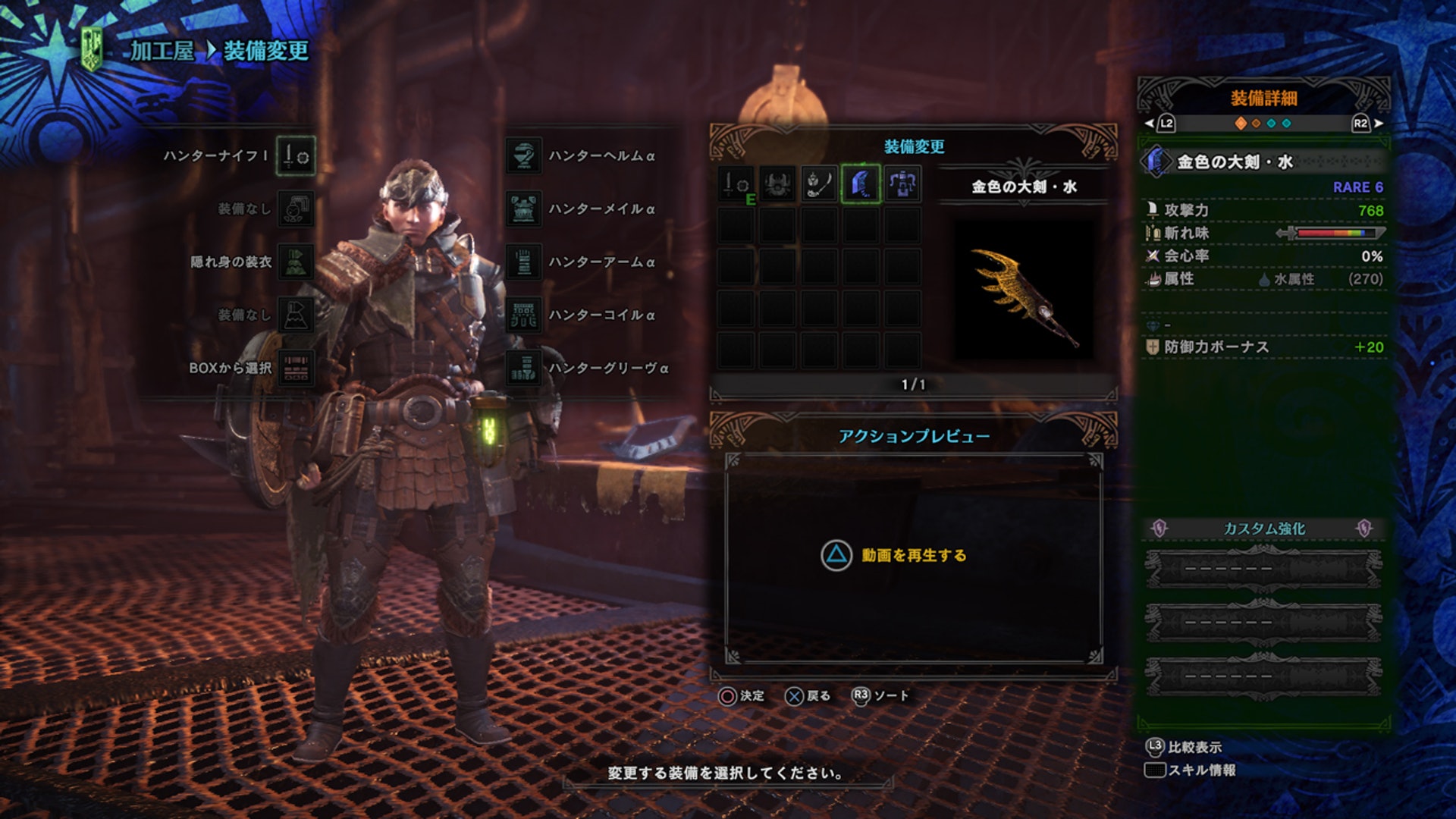Viewport: 1456px width, 819px height.
Task: Pick the grey insect glaive weapon in the list
Action: click(819, 184)
